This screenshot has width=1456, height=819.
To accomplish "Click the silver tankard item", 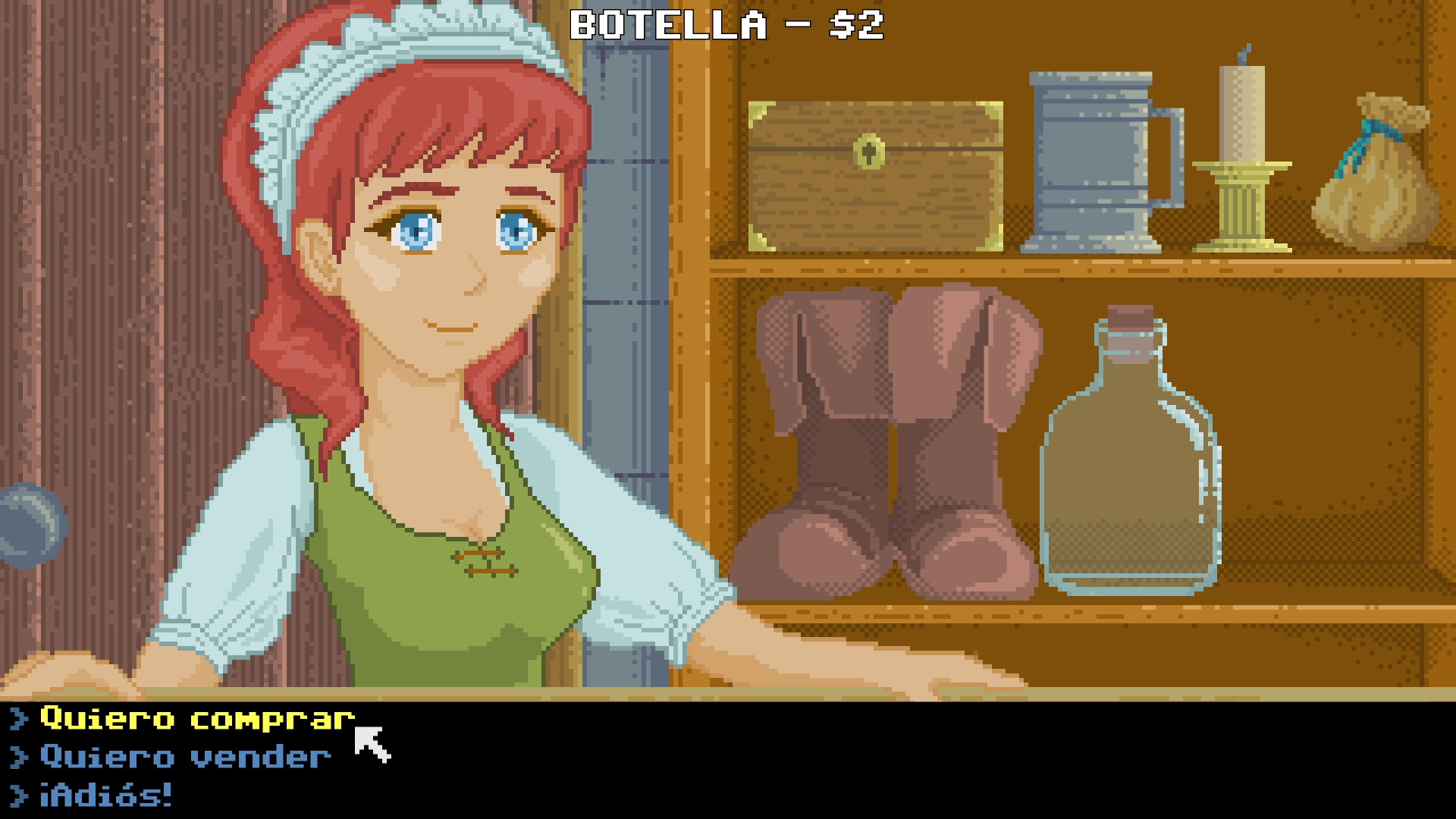I will 1092,159.
